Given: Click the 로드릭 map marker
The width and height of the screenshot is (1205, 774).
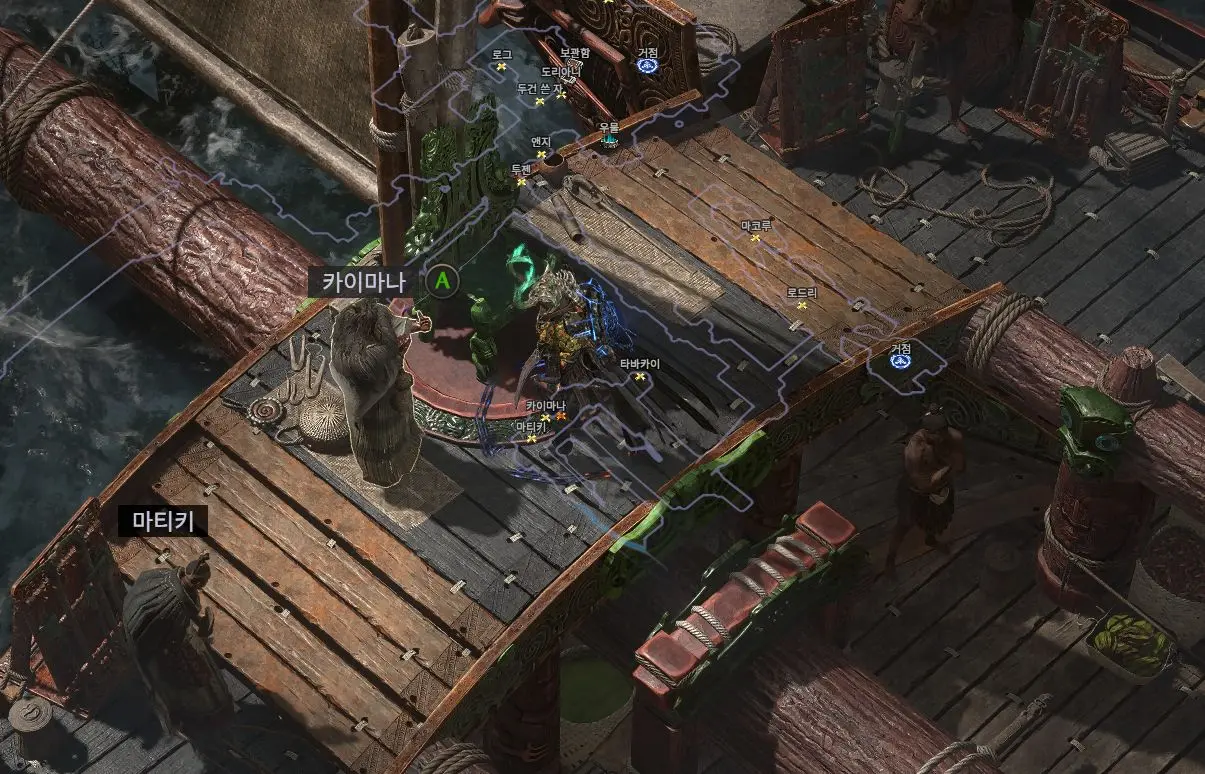Looking at the screenshot, I should pyautogui.click(x=802, y=305).
